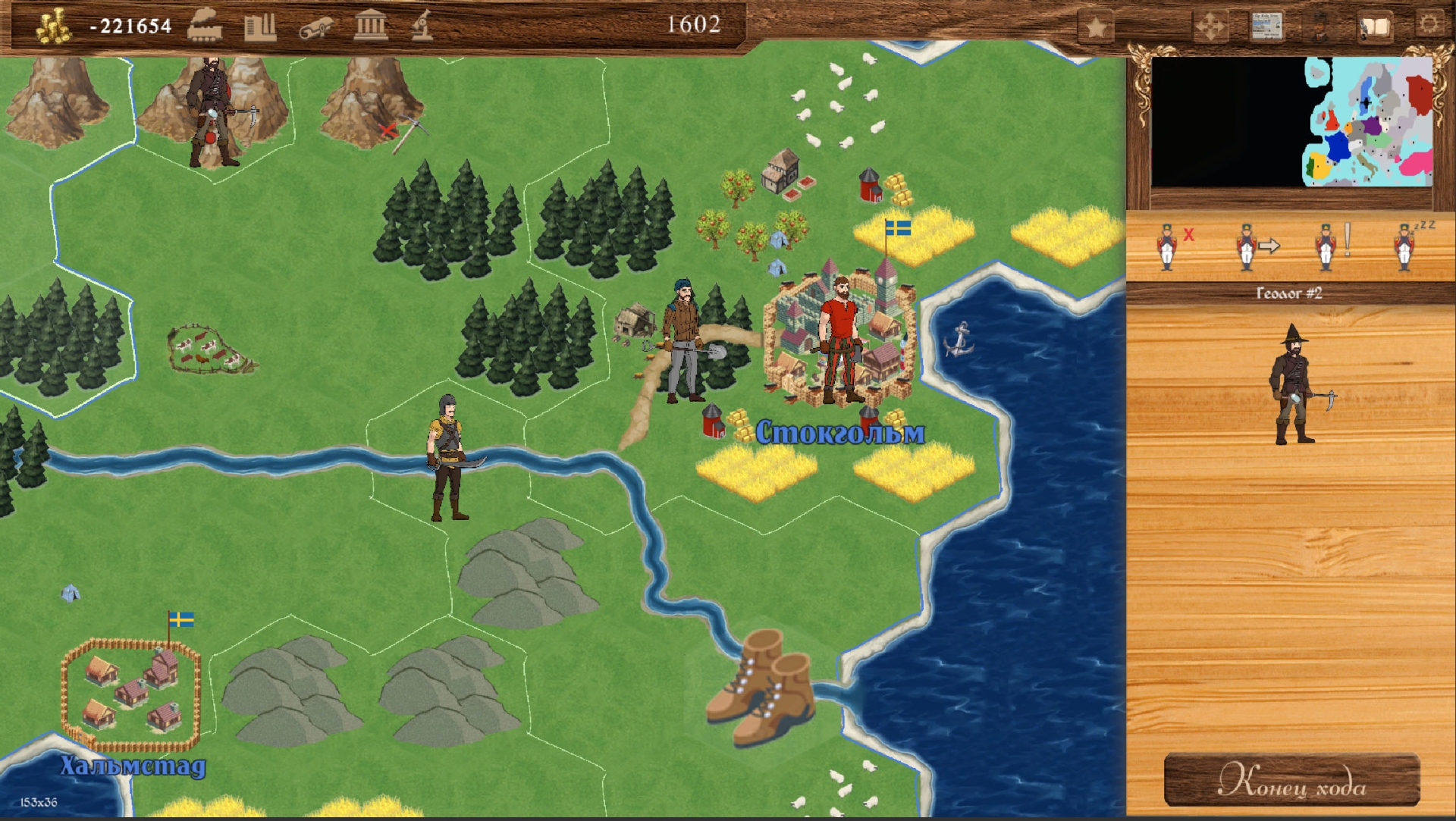Viewport: 1456px width, 821px height.
Task: Click the four-arrow move button
Action: pyautogui.click(x=1210, y=27)
